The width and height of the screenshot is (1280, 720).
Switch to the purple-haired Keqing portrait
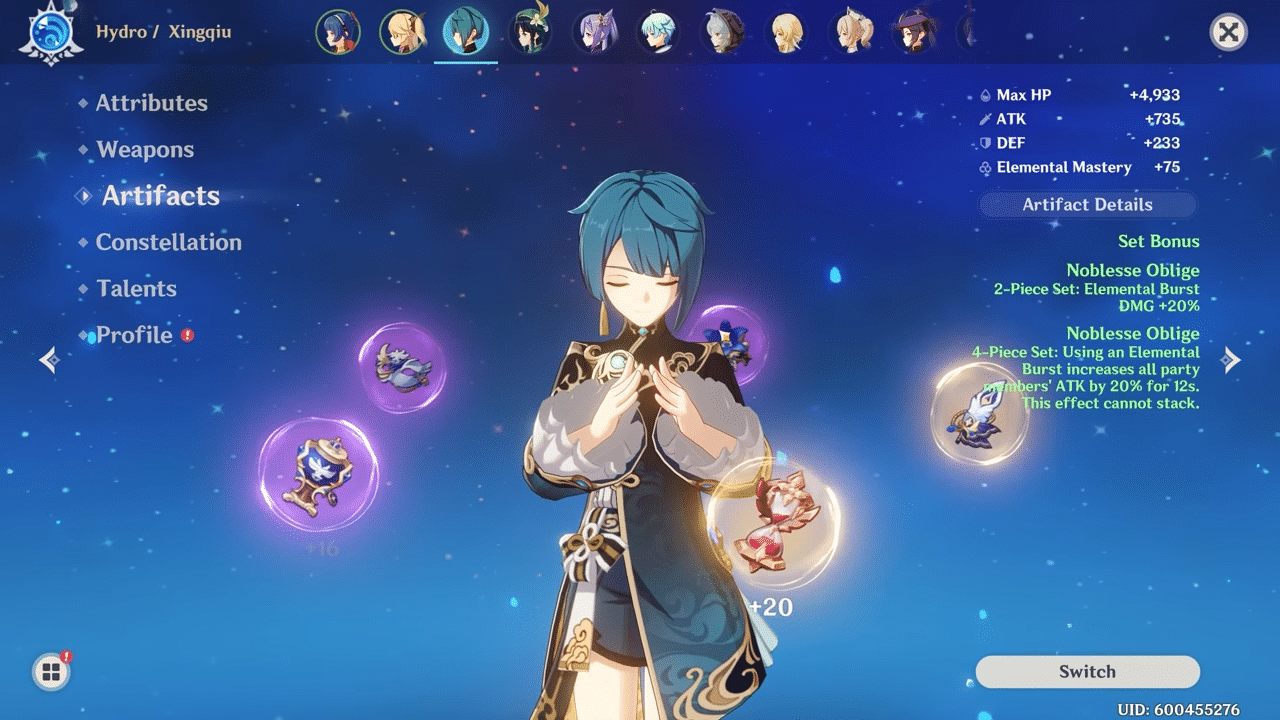click(x=597, y=32)
